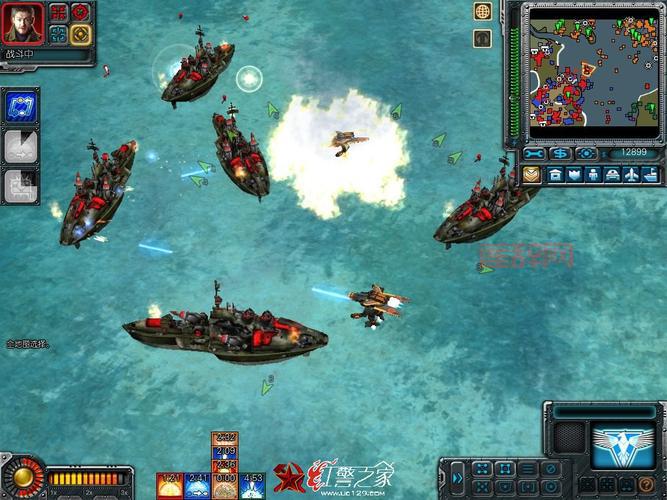Activate the dollar sell button
Viewport: 667px width, 500px height.
[560, 154]
